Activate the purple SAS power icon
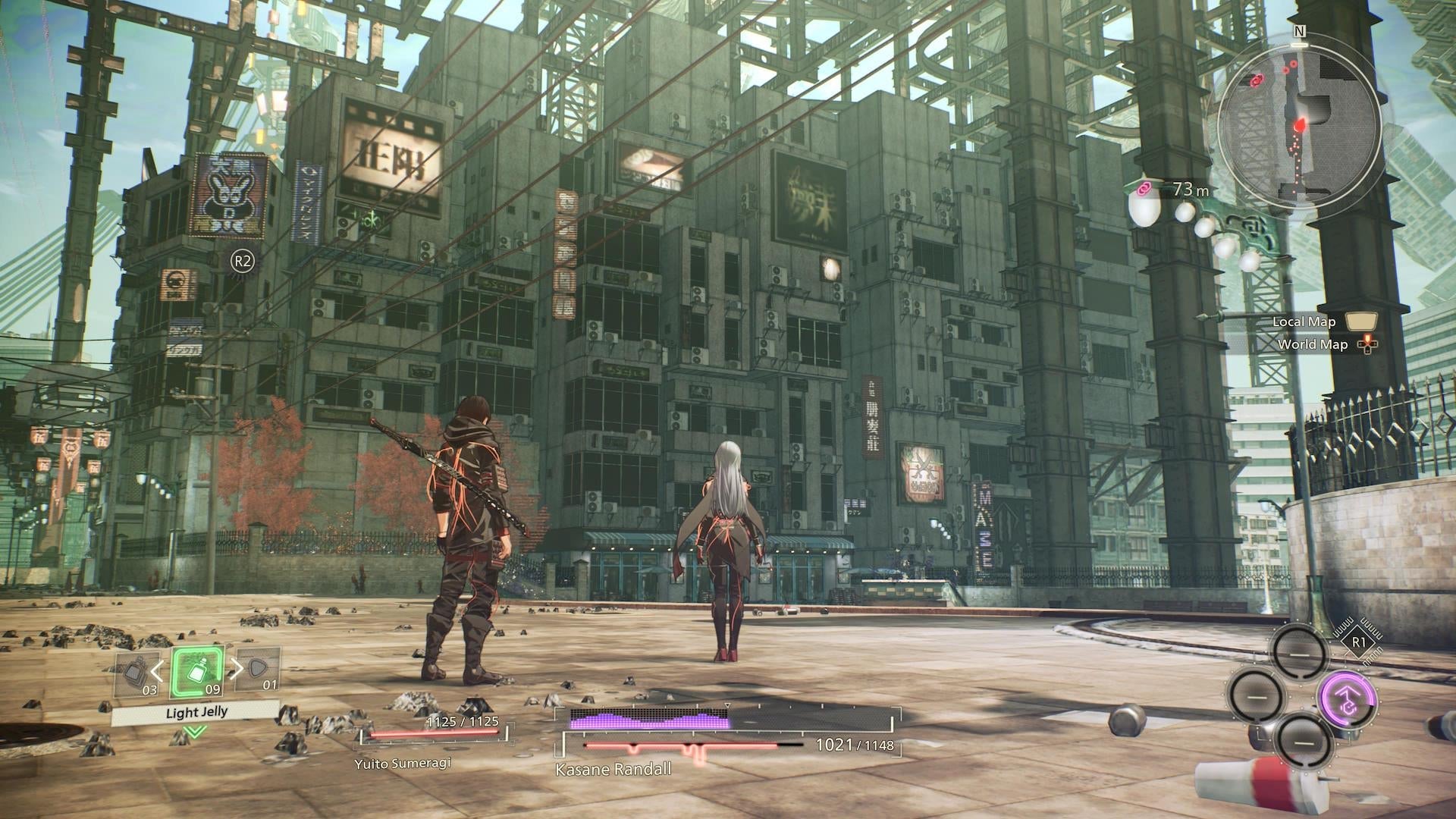The width and height of the screenshot is (1456, 819). tap(1348, 699)
